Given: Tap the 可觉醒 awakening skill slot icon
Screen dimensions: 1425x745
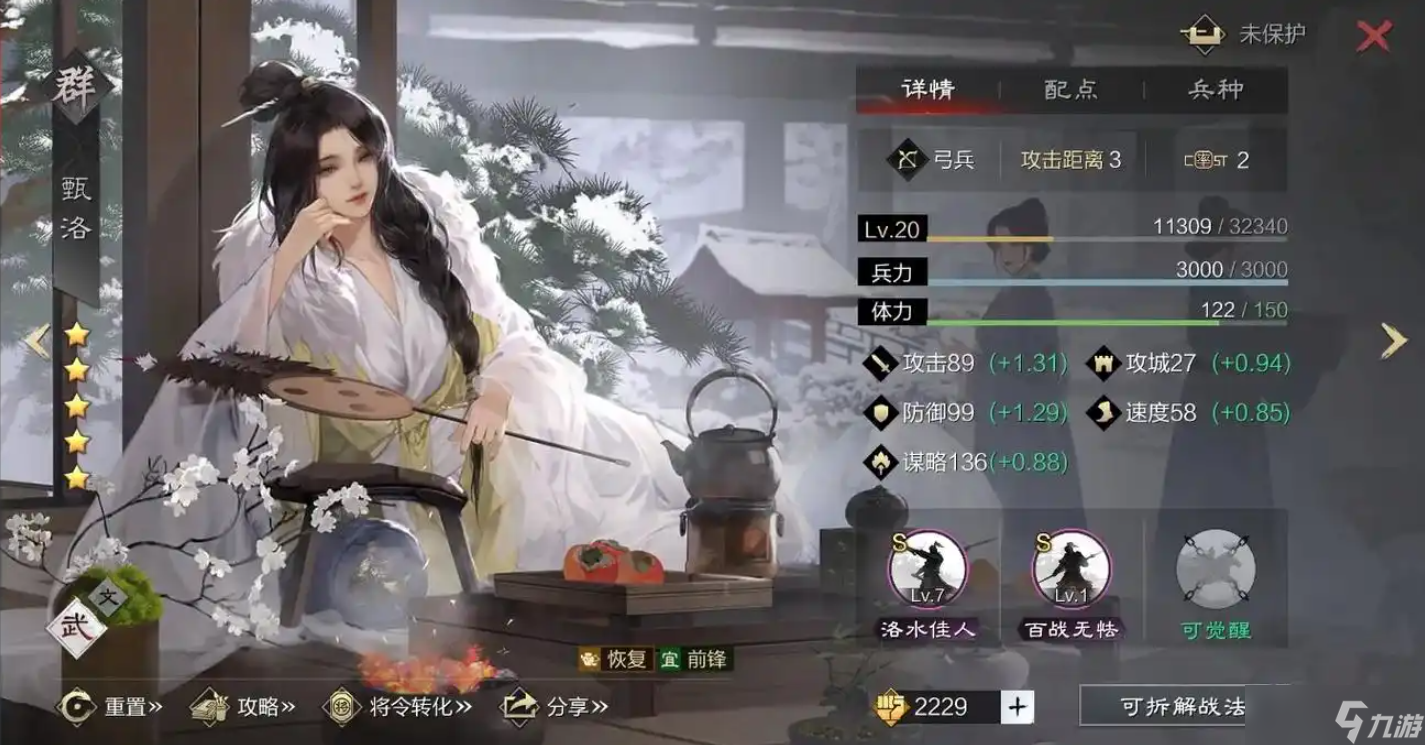Looking at the screenshot, I should pos(1213,569).
